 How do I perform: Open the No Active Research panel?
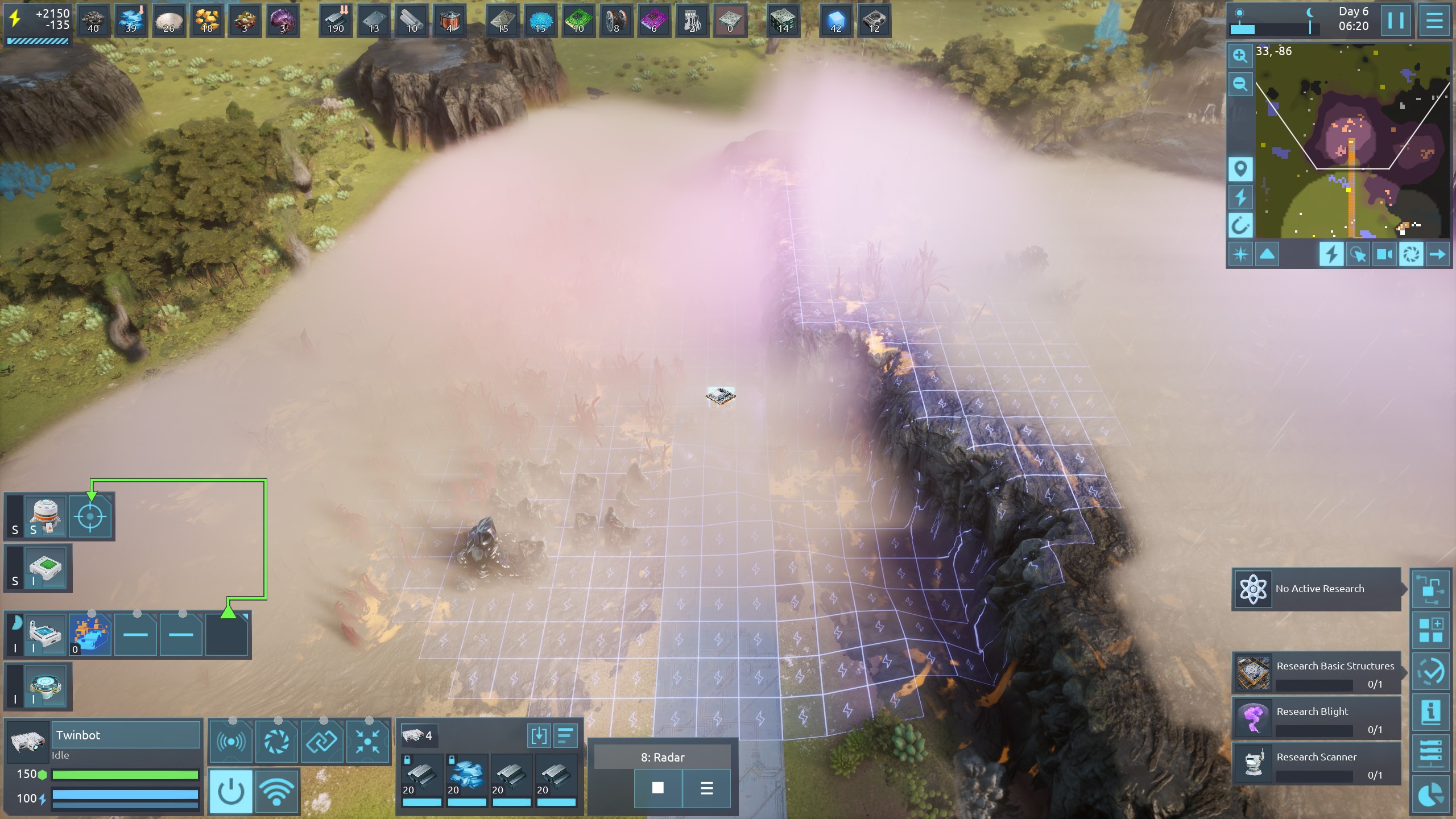coord(1317,589)
